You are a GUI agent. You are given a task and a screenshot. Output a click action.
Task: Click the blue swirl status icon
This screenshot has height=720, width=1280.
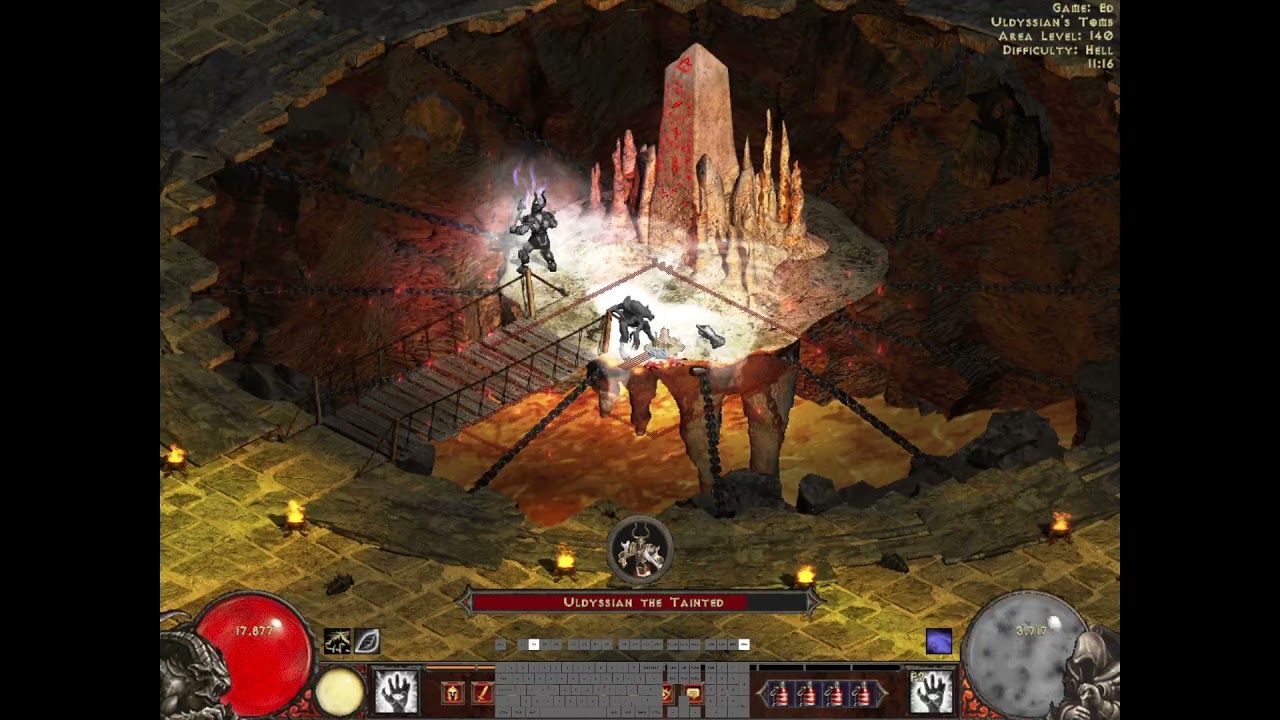938,641
